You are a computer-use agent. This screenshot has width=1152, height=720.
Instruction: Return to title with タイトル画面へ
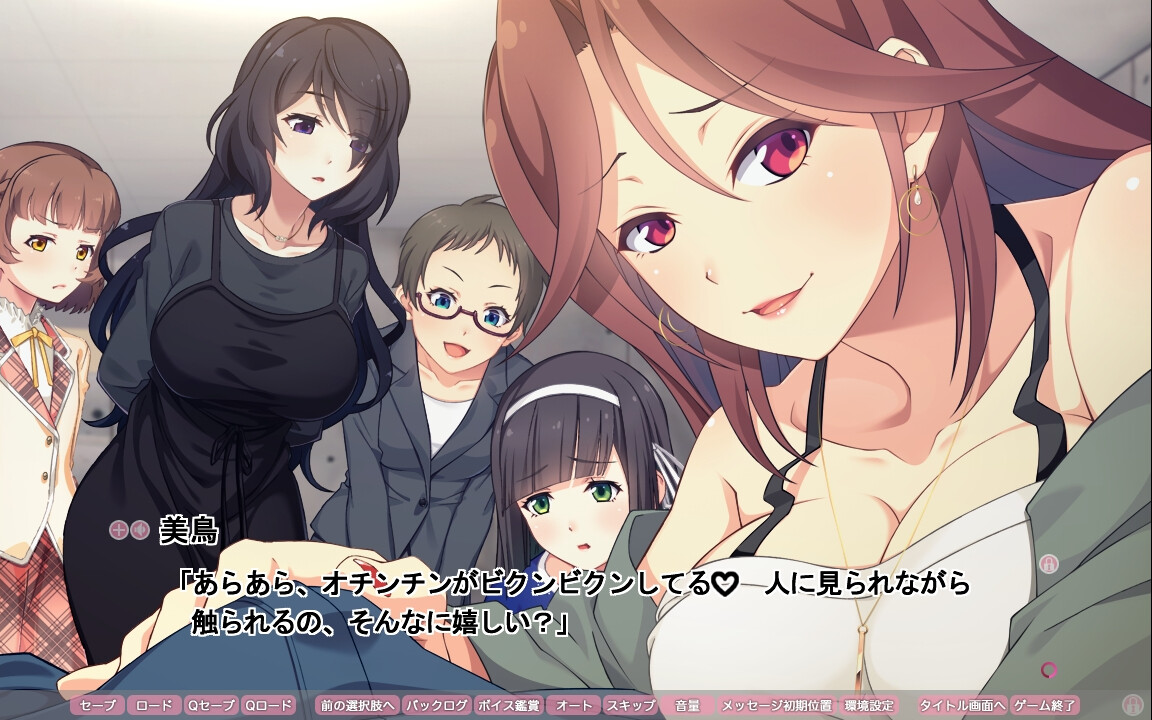coord(961,705)
